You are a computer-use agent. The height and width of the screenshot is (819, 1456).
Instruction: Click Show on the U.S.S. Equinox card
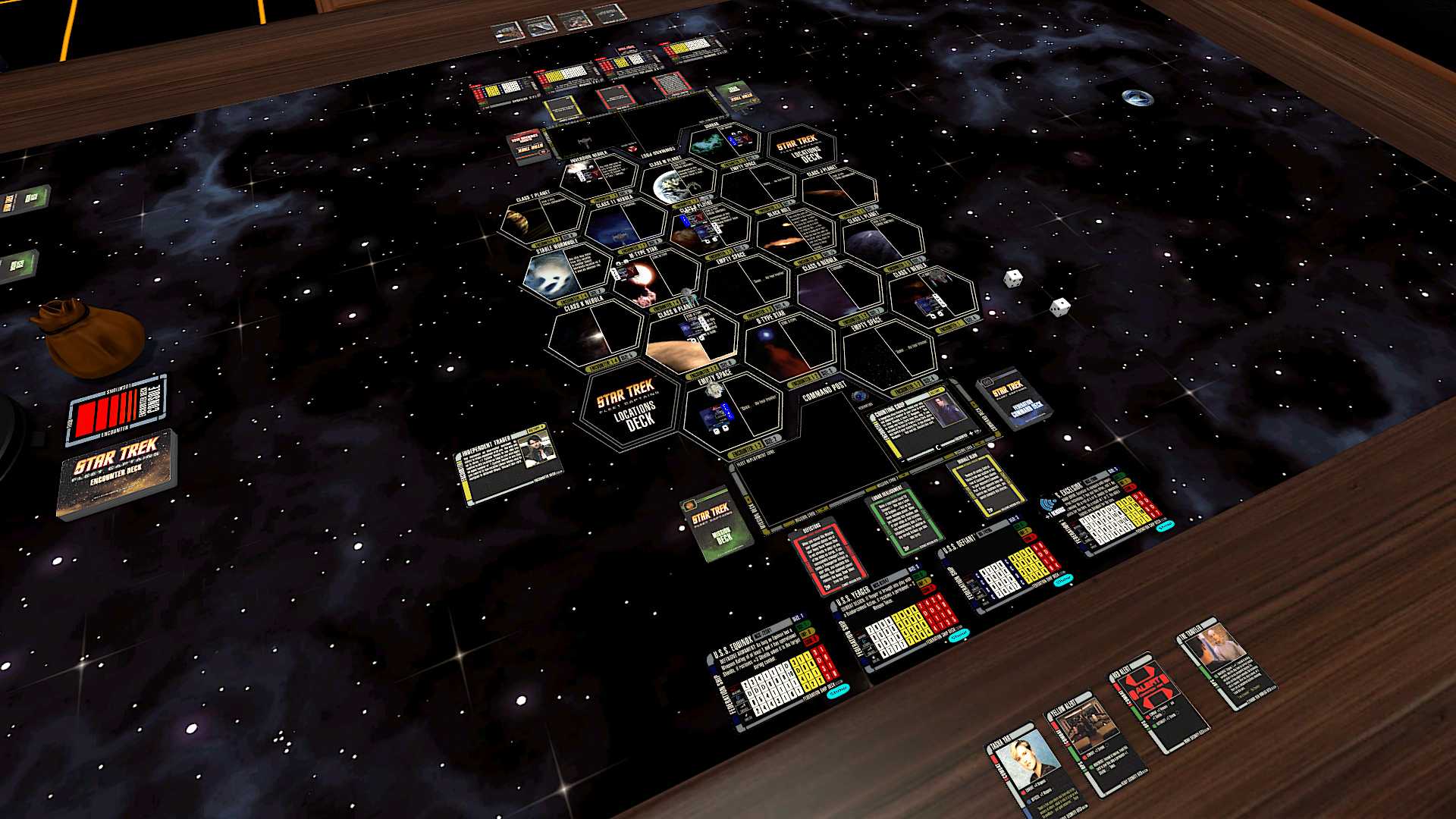pyautogui.click(x=838, y=691)
